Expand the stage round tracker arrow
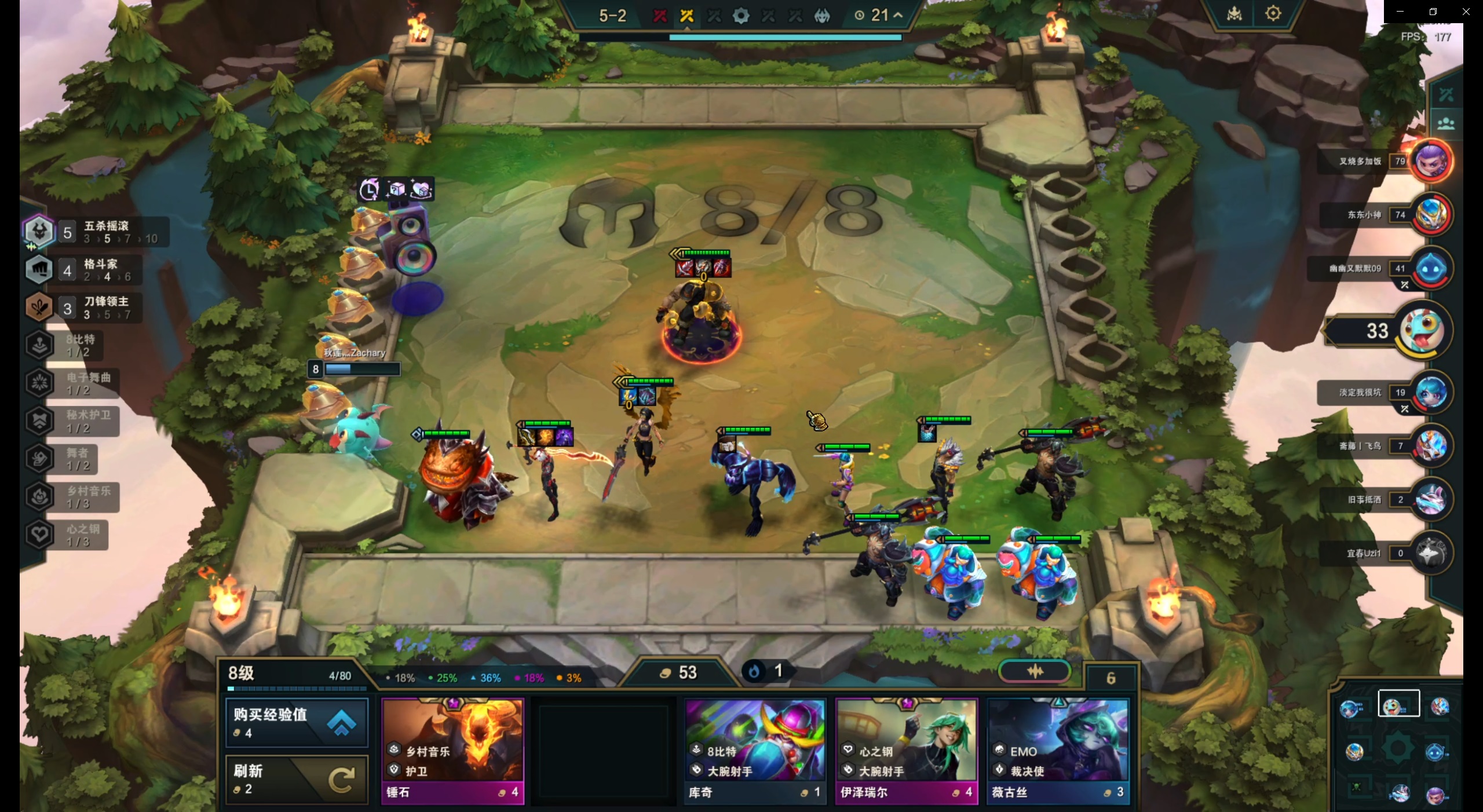Viewport: 1483px width, 812px height. coord(898,15)
